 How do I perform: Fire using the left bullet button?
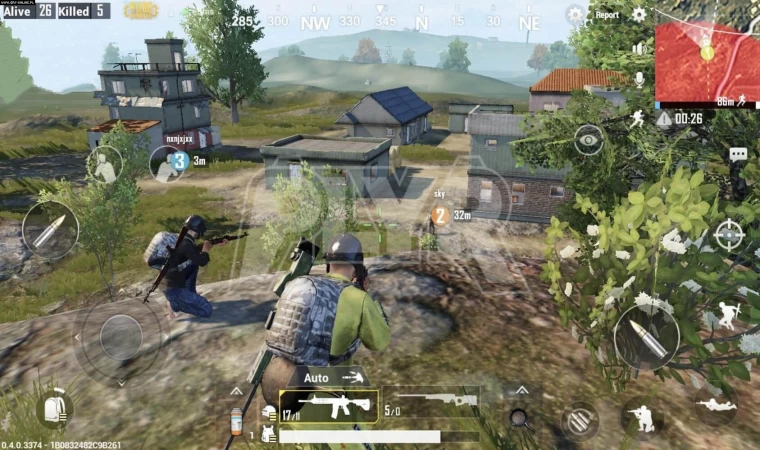point(50,231)
